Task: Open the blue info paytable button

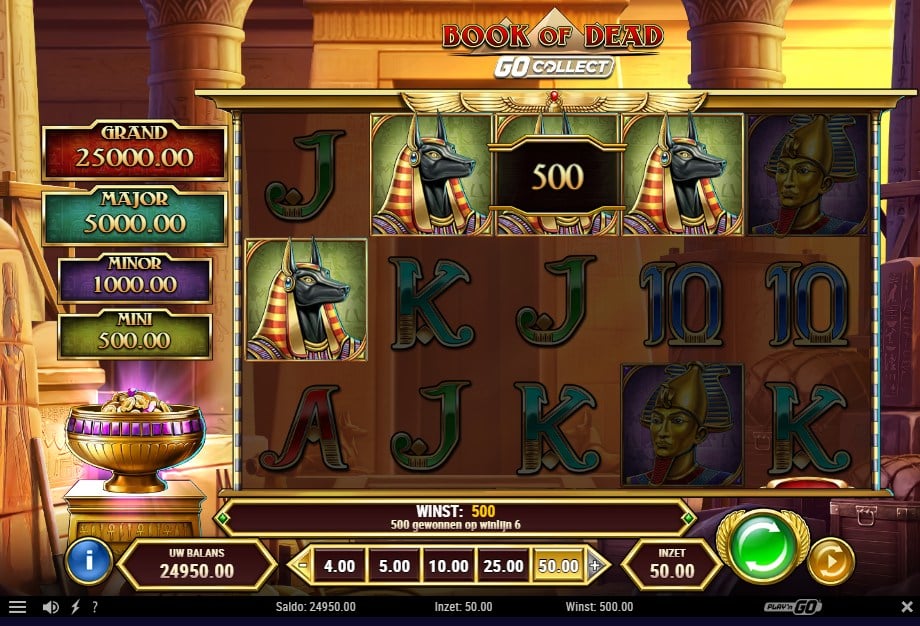Action: click(88, 563)
